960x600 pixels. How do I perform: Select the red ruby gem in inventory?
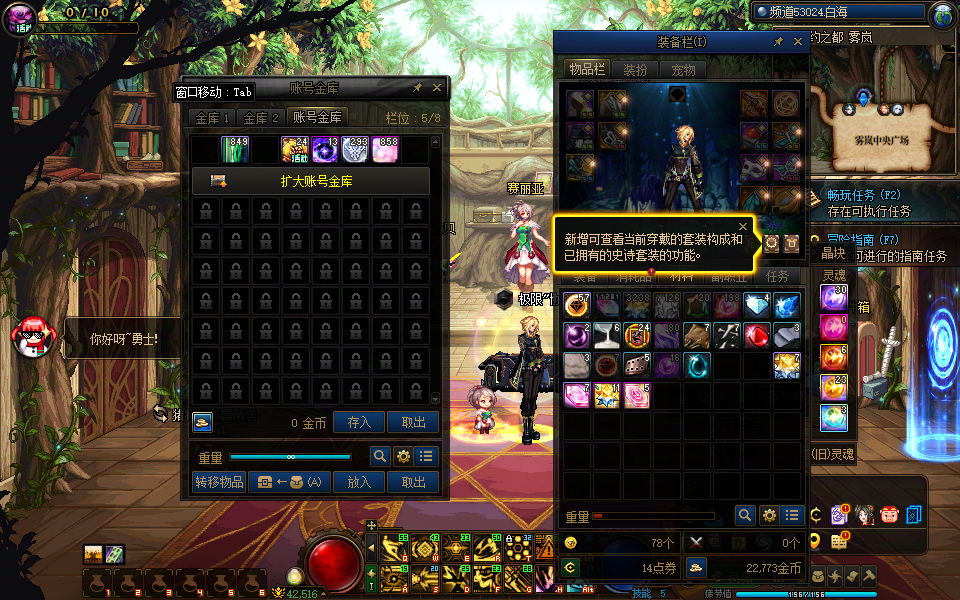click(x=756, y=336)
